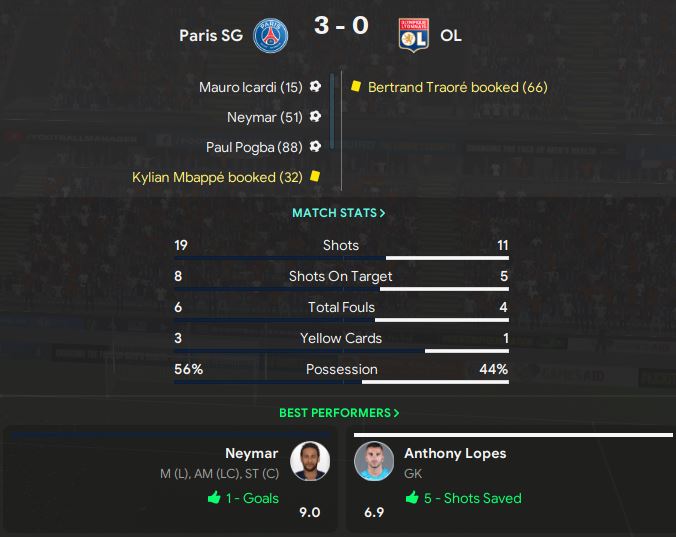This screenshot has width=676, height=537.
Task: Select the OL team name
Action: click(x=451, y=36)
